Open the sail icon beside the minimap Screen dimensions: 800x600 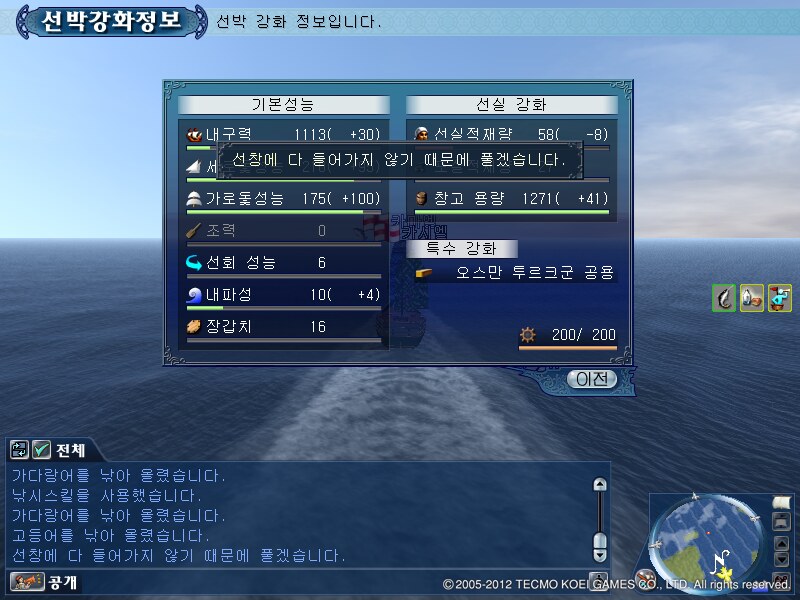coord(781,502)
